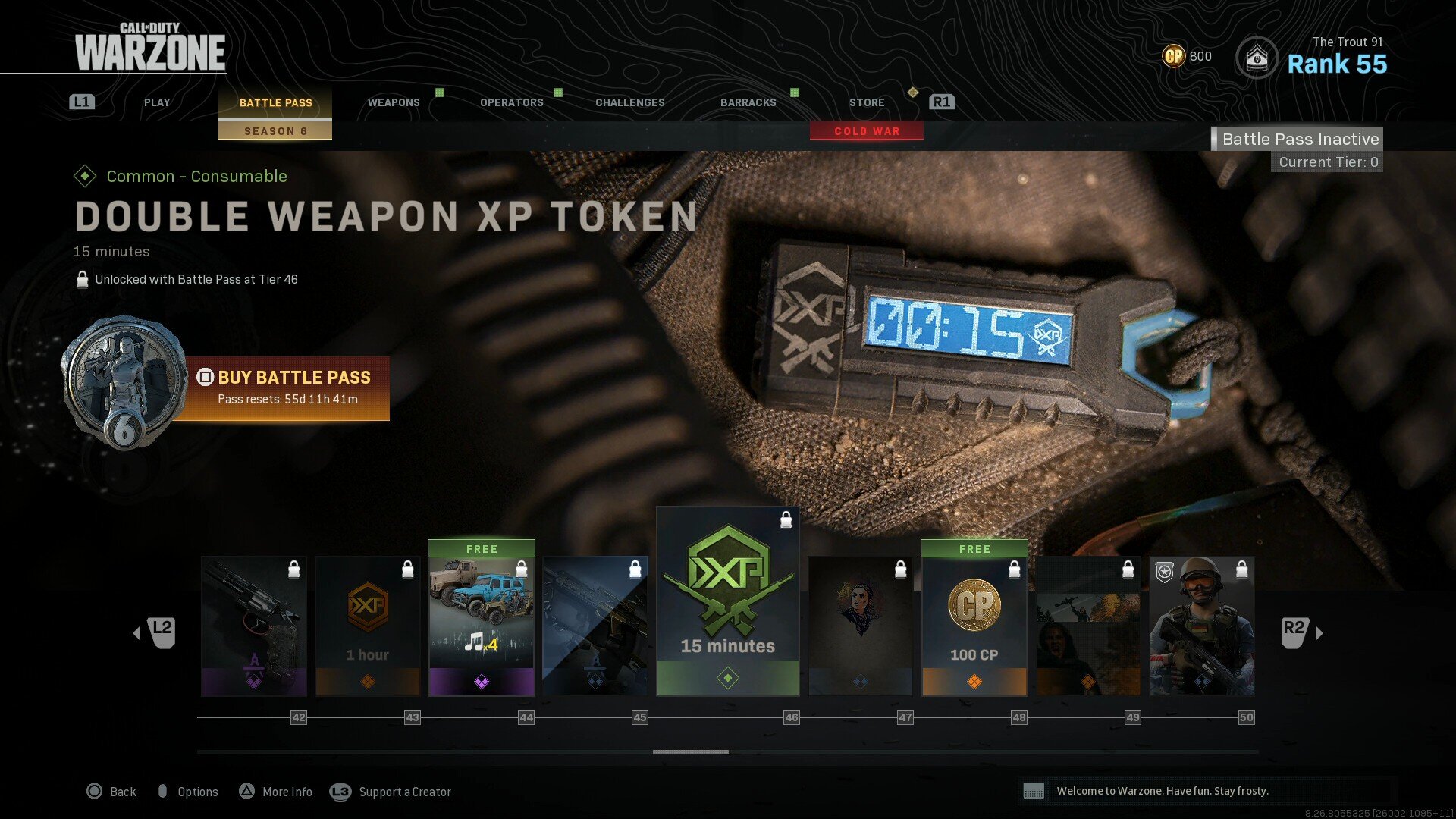Open the 800 CP balance
This screenshot has height=819, width=1456.
(x=1188, y=56)
